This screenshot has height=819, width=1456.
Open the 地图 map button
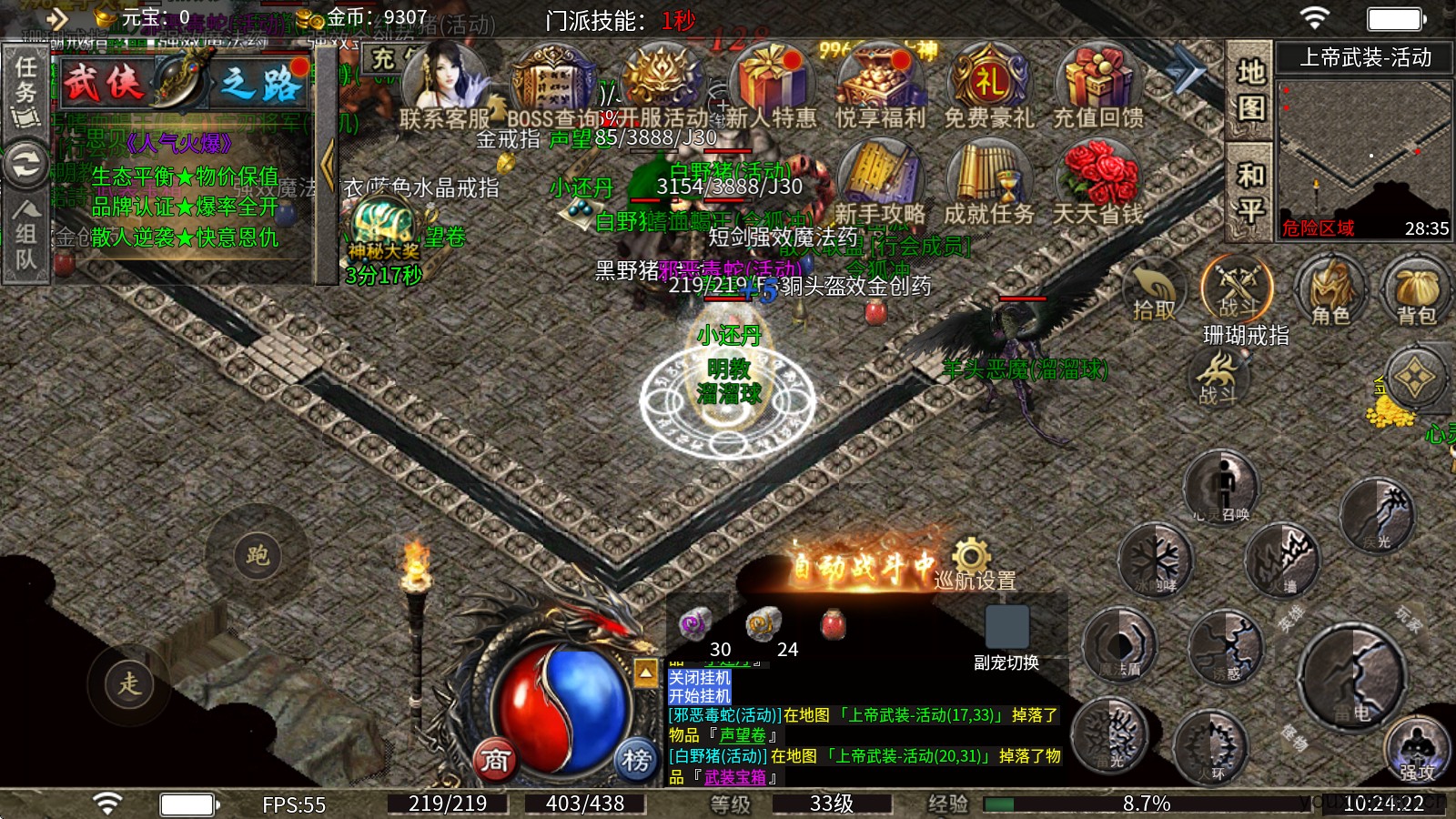point(1250,89)
